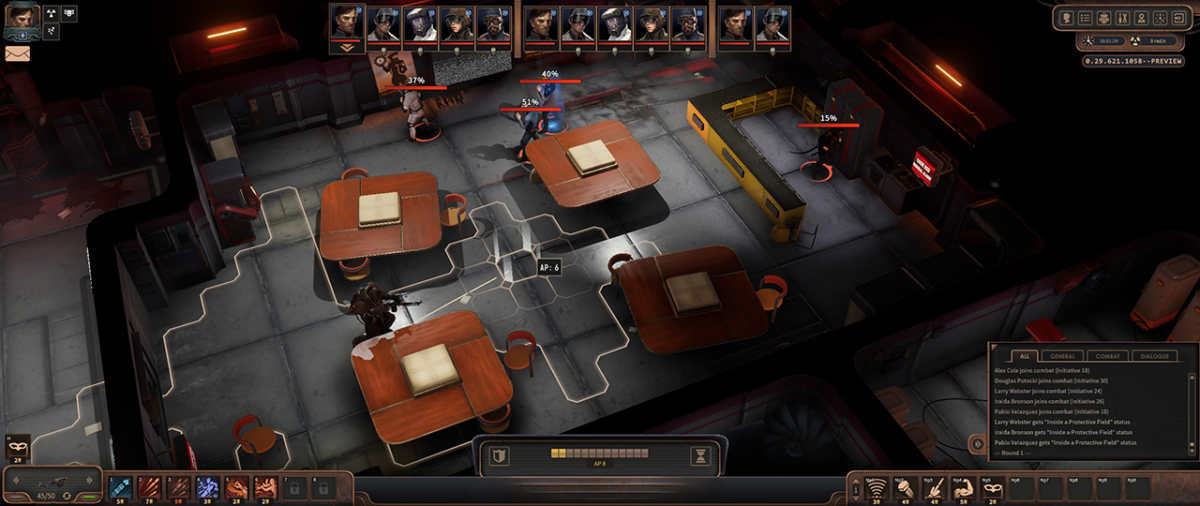This screenshot has height=506, width=1200.
Task: Open the envelope messages icon
Action: (x=17, y=53)
